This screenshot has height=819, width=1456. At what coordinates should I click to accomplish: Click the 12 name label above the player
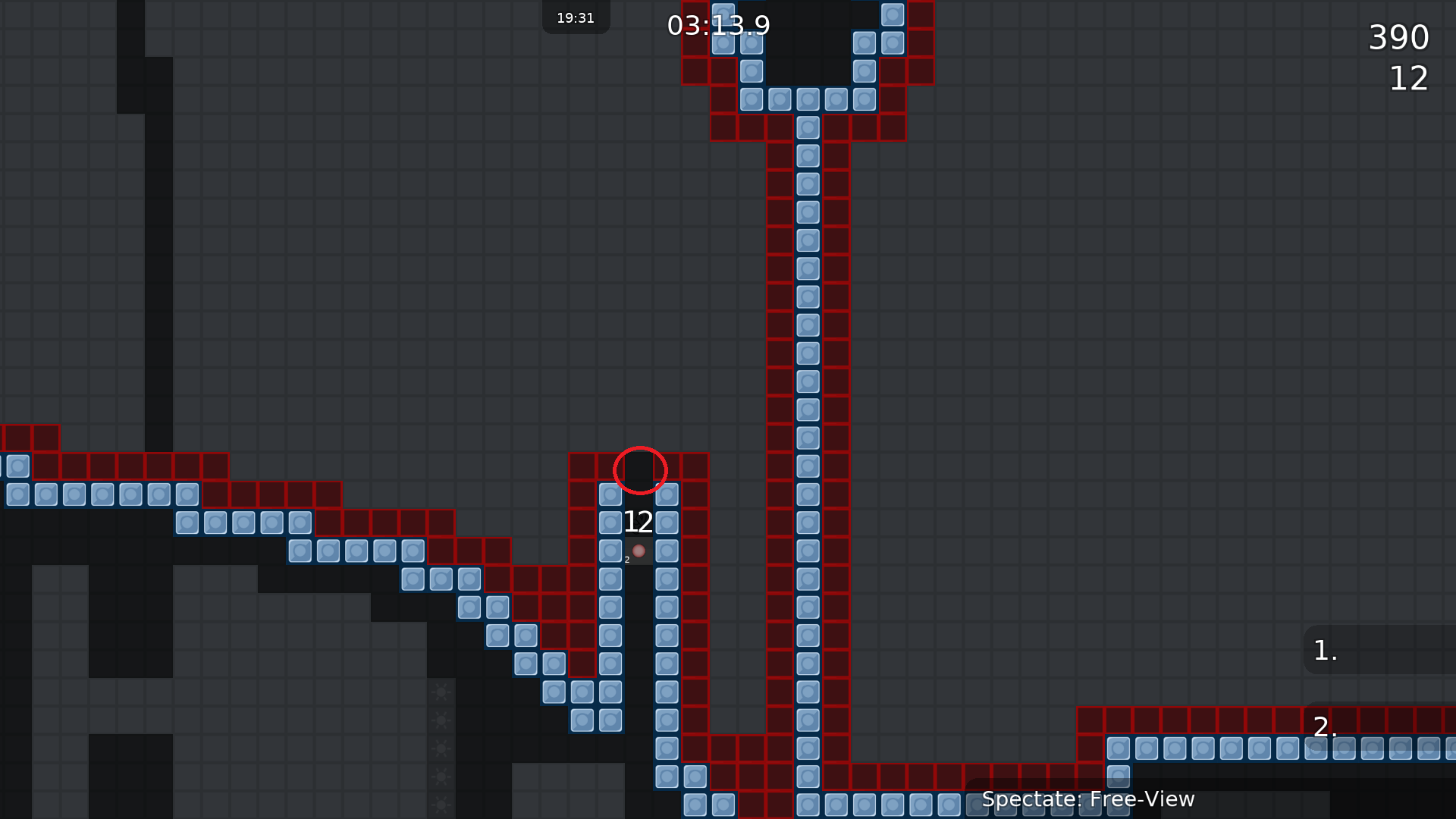click(x=639, y=521)
